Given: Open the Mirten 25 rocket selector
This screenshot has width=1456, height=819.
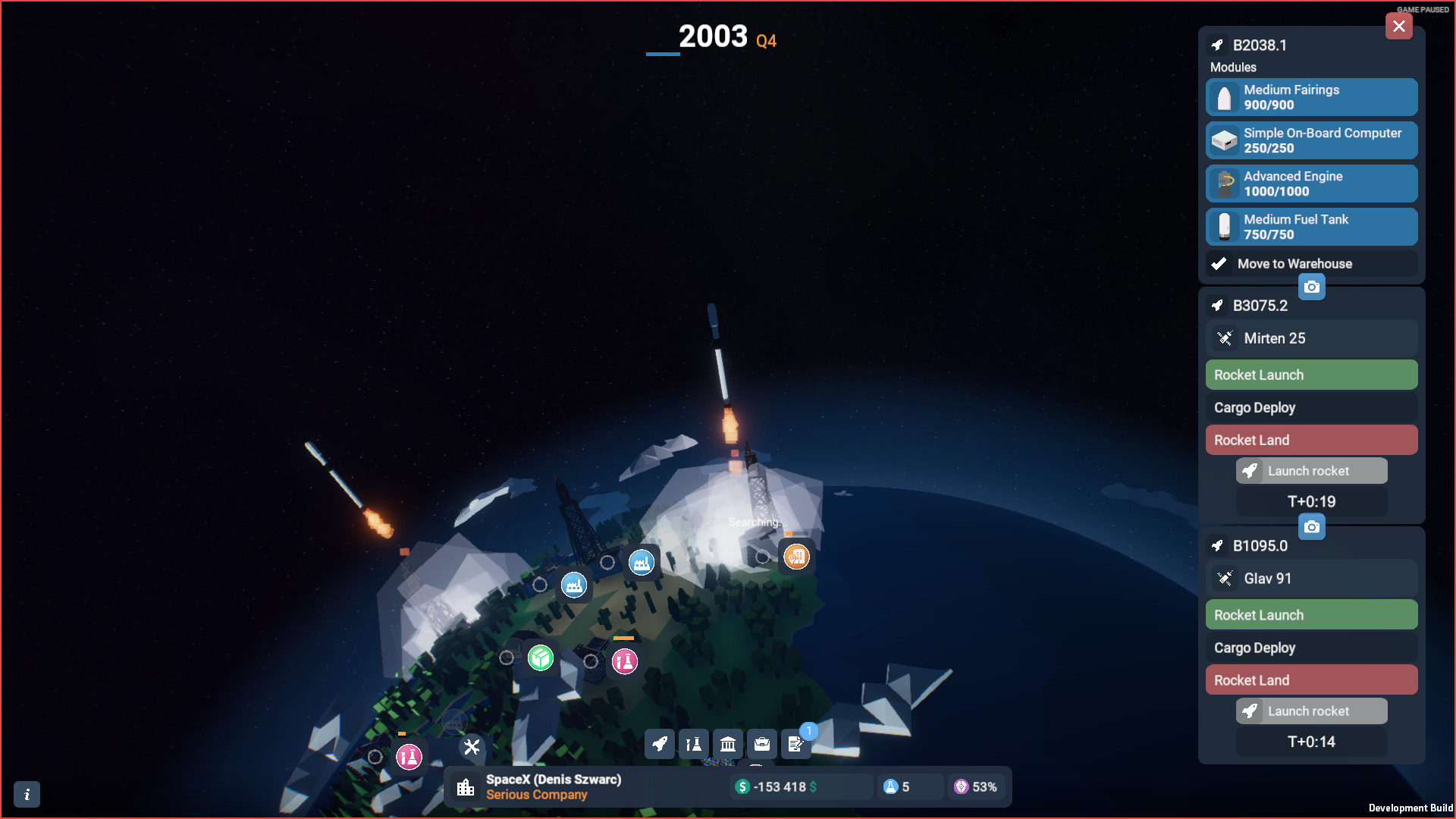Looking at the screenshot, I should 1311,338.
